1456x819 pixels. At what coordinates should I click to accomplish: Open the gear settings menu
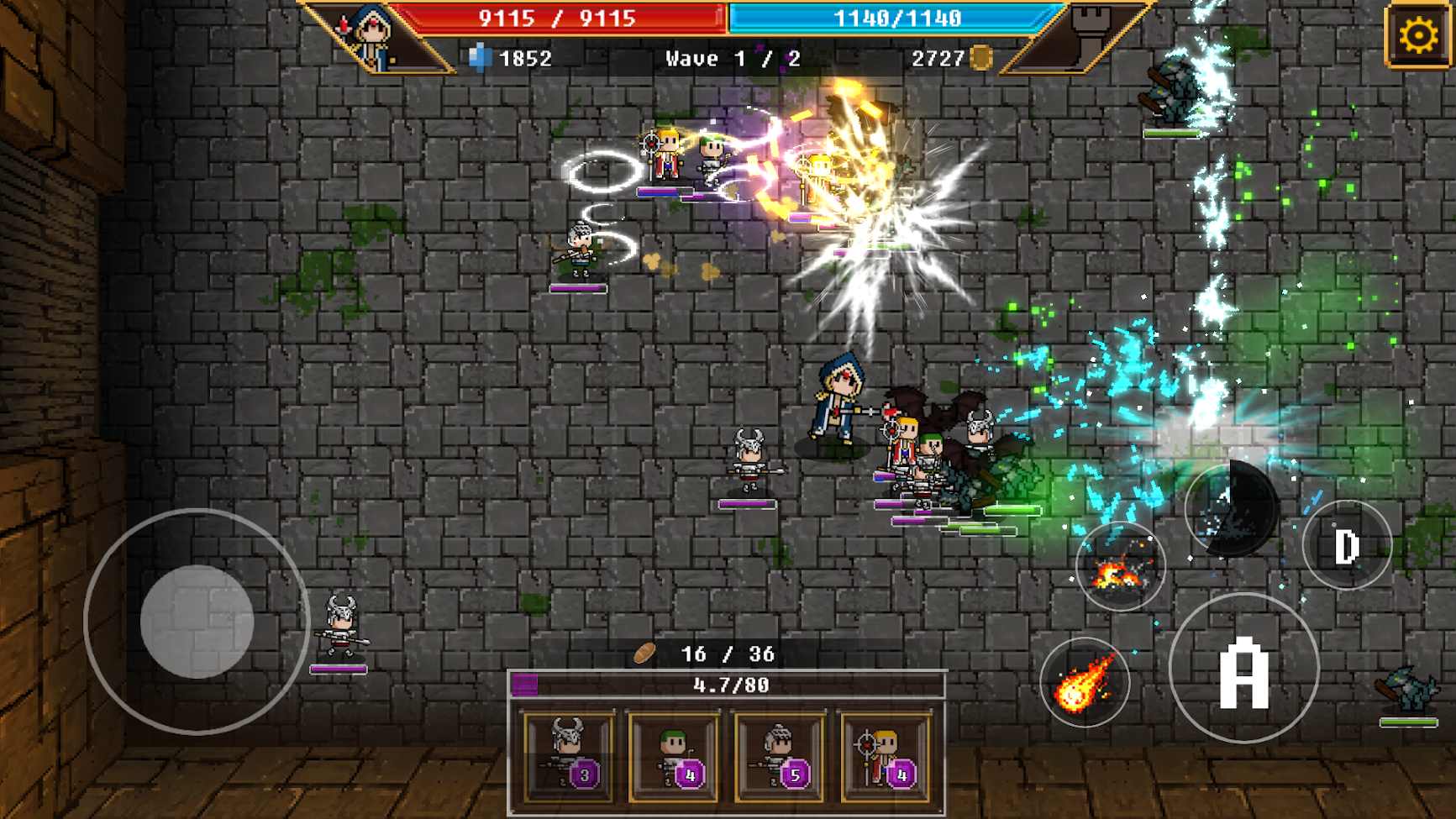pos(1418,35)
